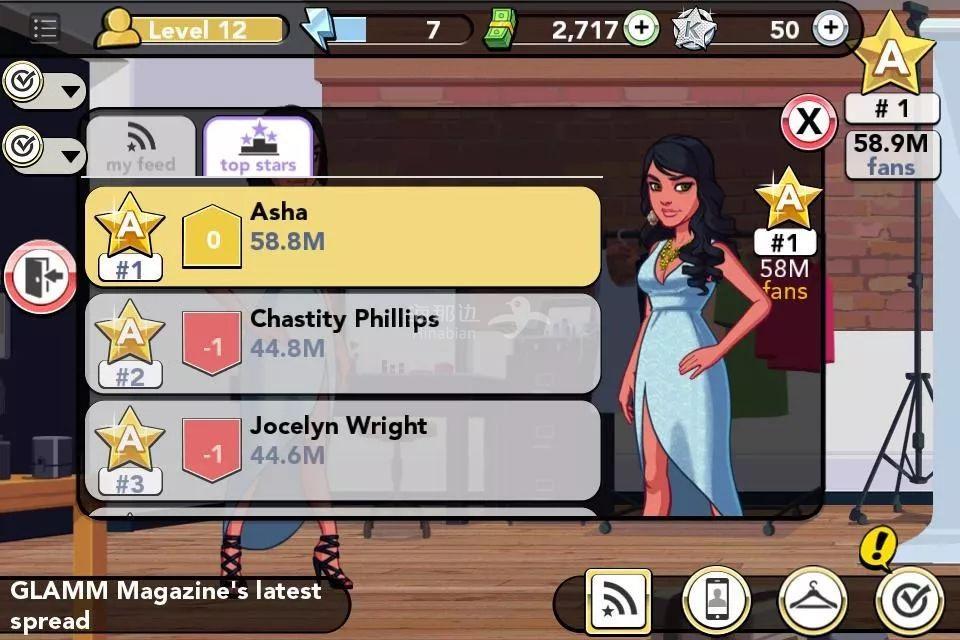The height and width of the screenshot is (640, 960).
Task: Buy more K stars with plus button
Action: 830,29
